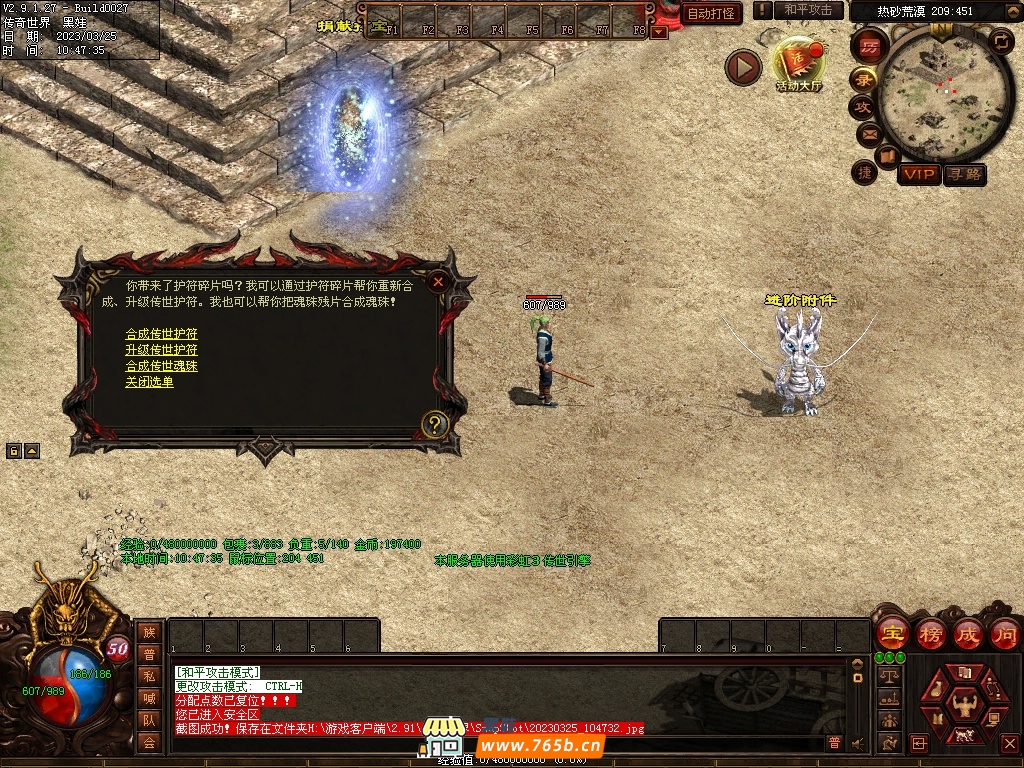Switch to the 私 private chat channel
The height and width of the screenshot is (768, 1024).
(x=149, y=676)
